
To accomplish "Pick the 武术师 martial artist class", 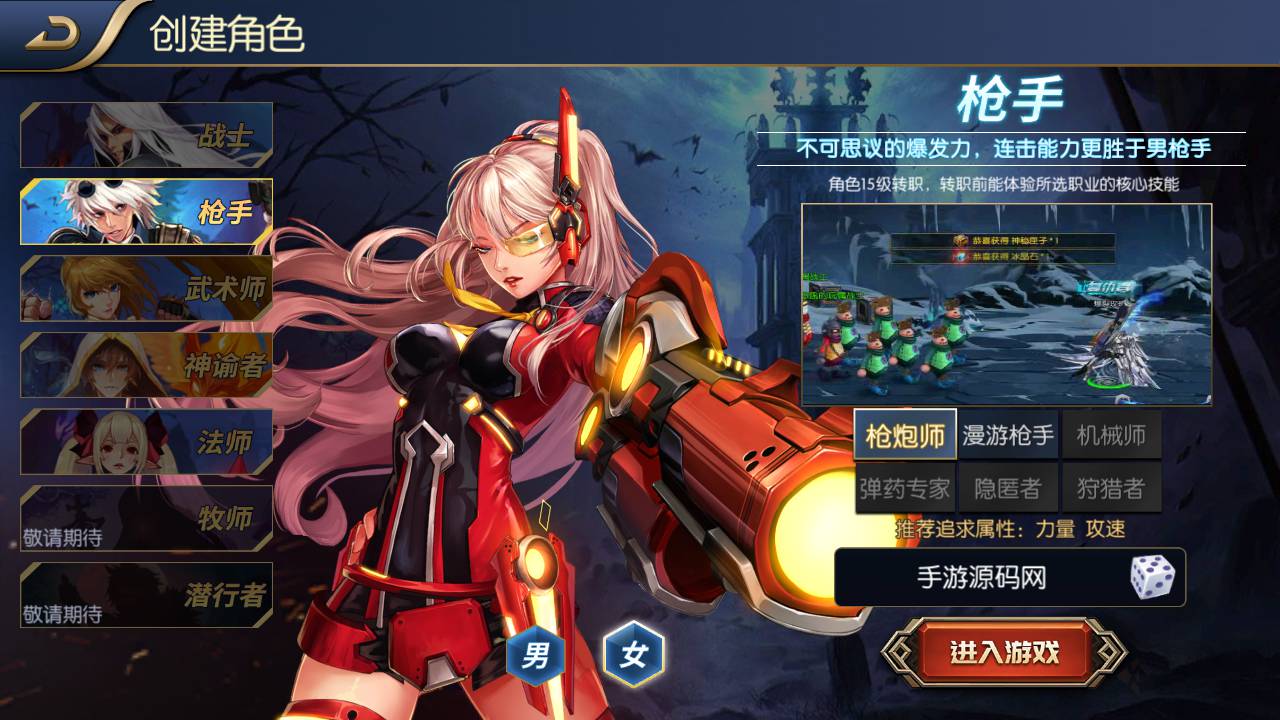I will [147, 289].
